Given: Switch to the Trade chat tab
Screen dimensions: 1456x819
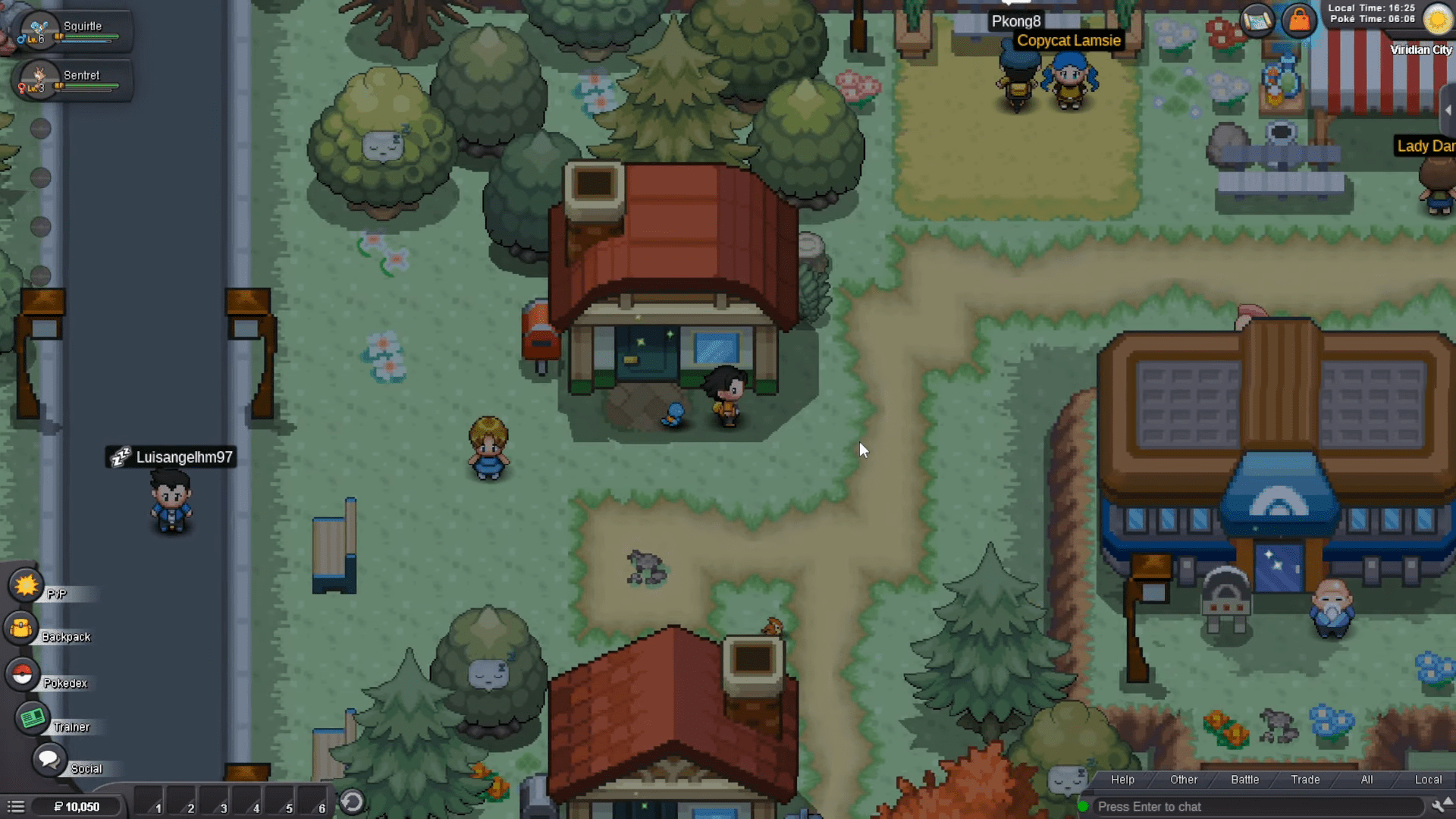Looking at the screenshot, I should coord(1305,779).
